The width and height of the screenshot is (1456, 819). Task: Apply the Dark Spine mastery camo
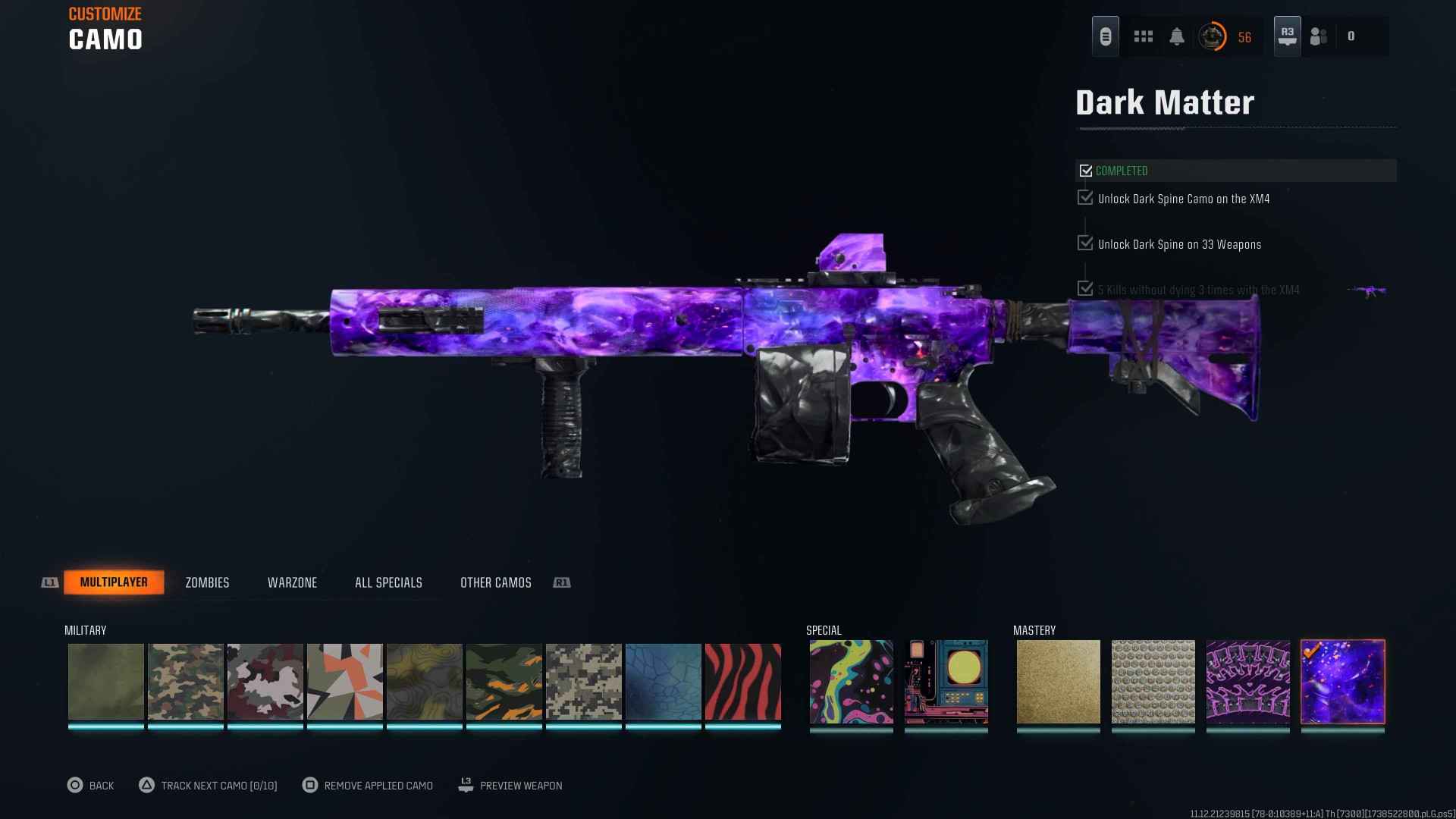click(1247, 681)
